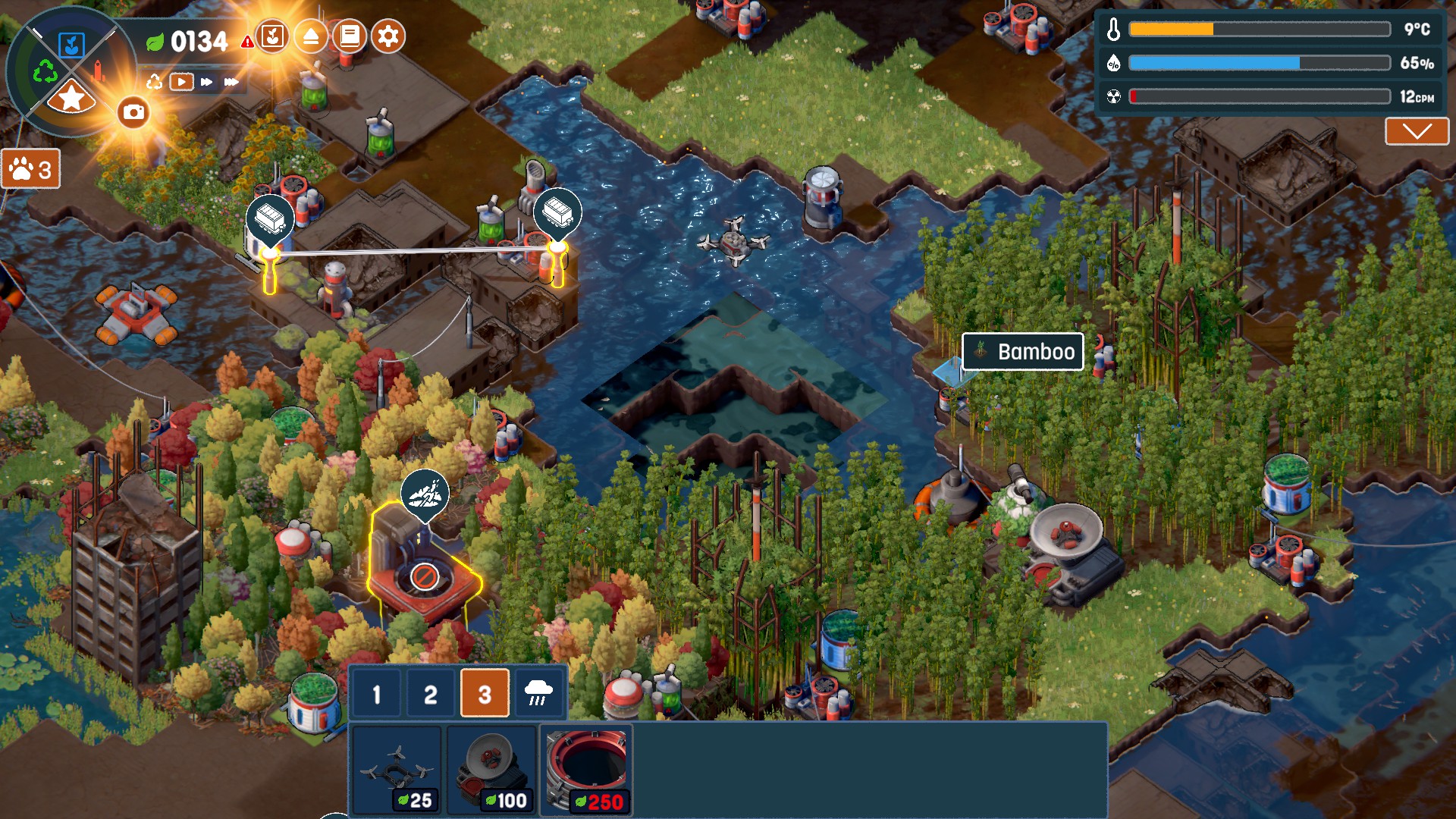The width and height of the screenshot is (1456, 819).
Task: Open the animal paw counter panel
Action: 31,169
